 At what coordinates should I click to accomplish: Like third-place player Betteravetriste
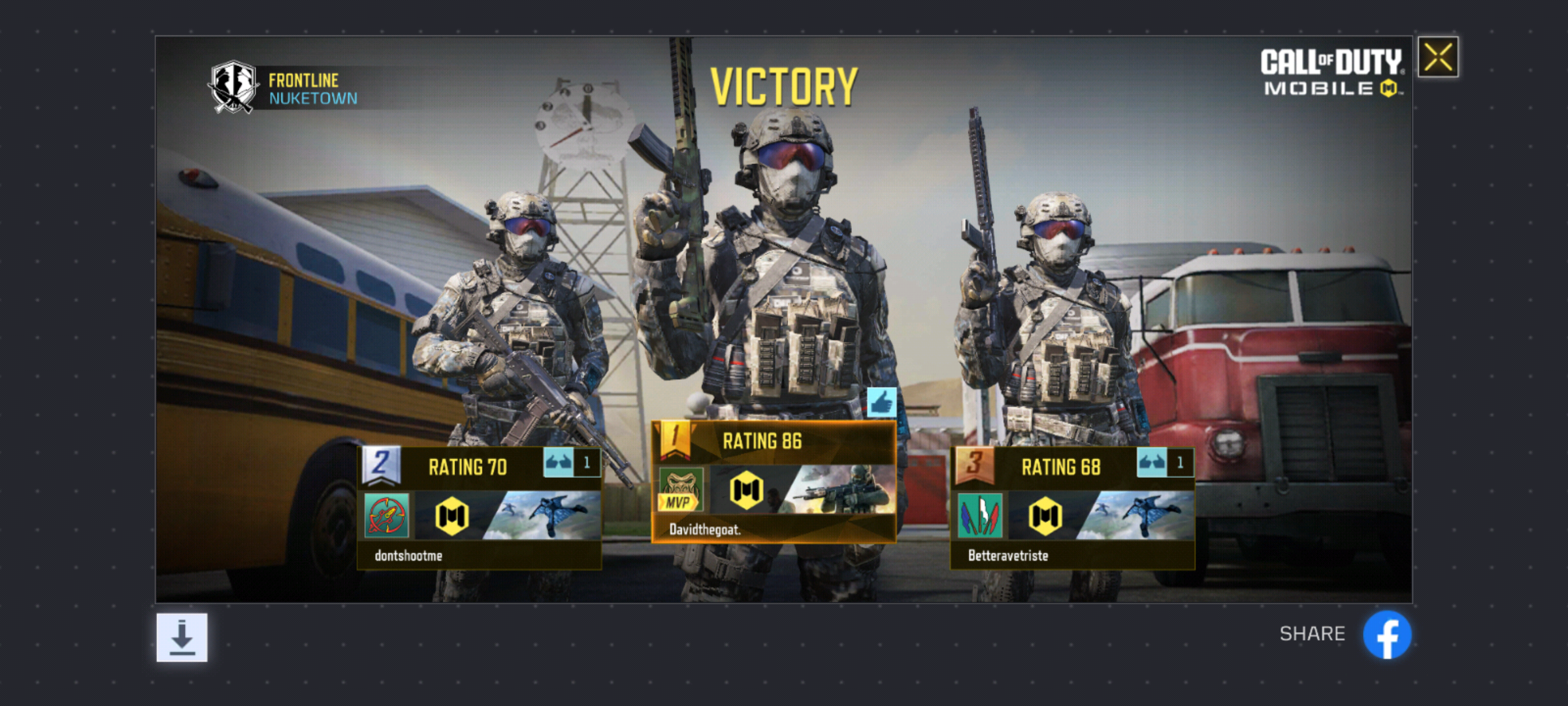click(1152, 463)
